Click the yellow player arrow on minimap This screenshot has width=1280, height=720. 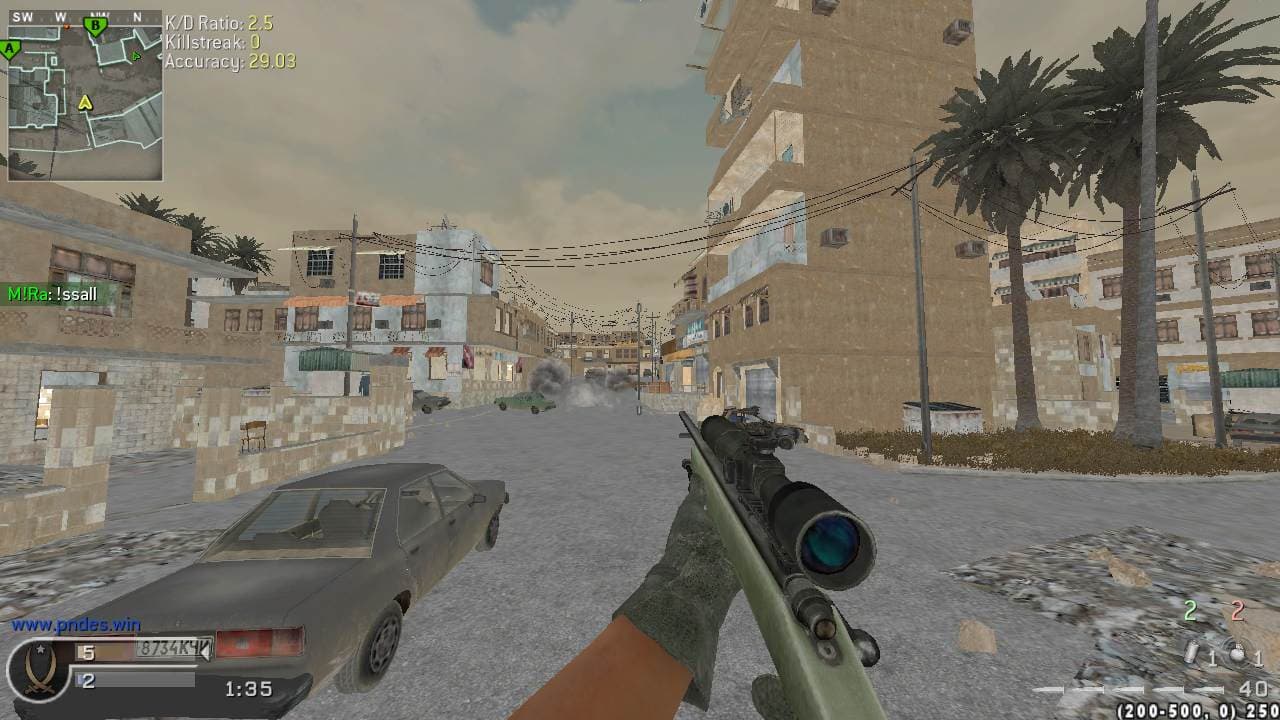(85, 101)
